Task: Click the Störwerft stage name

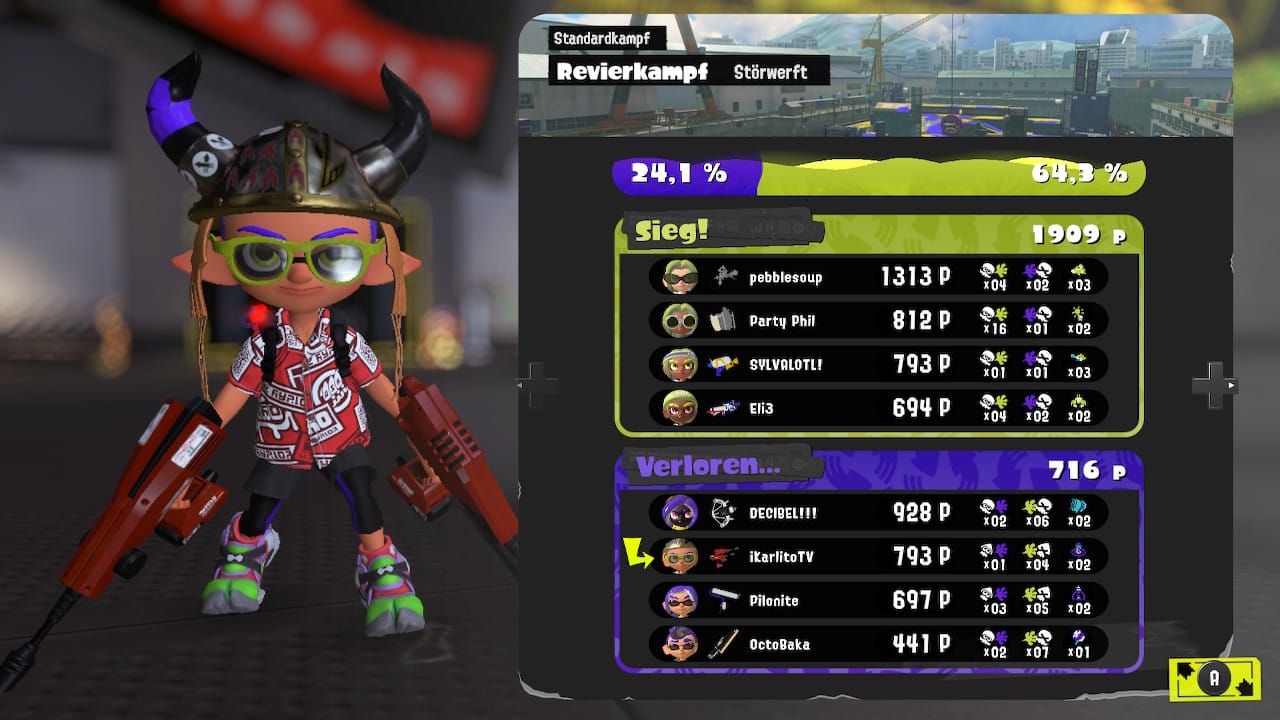Action: coord(770,72)
